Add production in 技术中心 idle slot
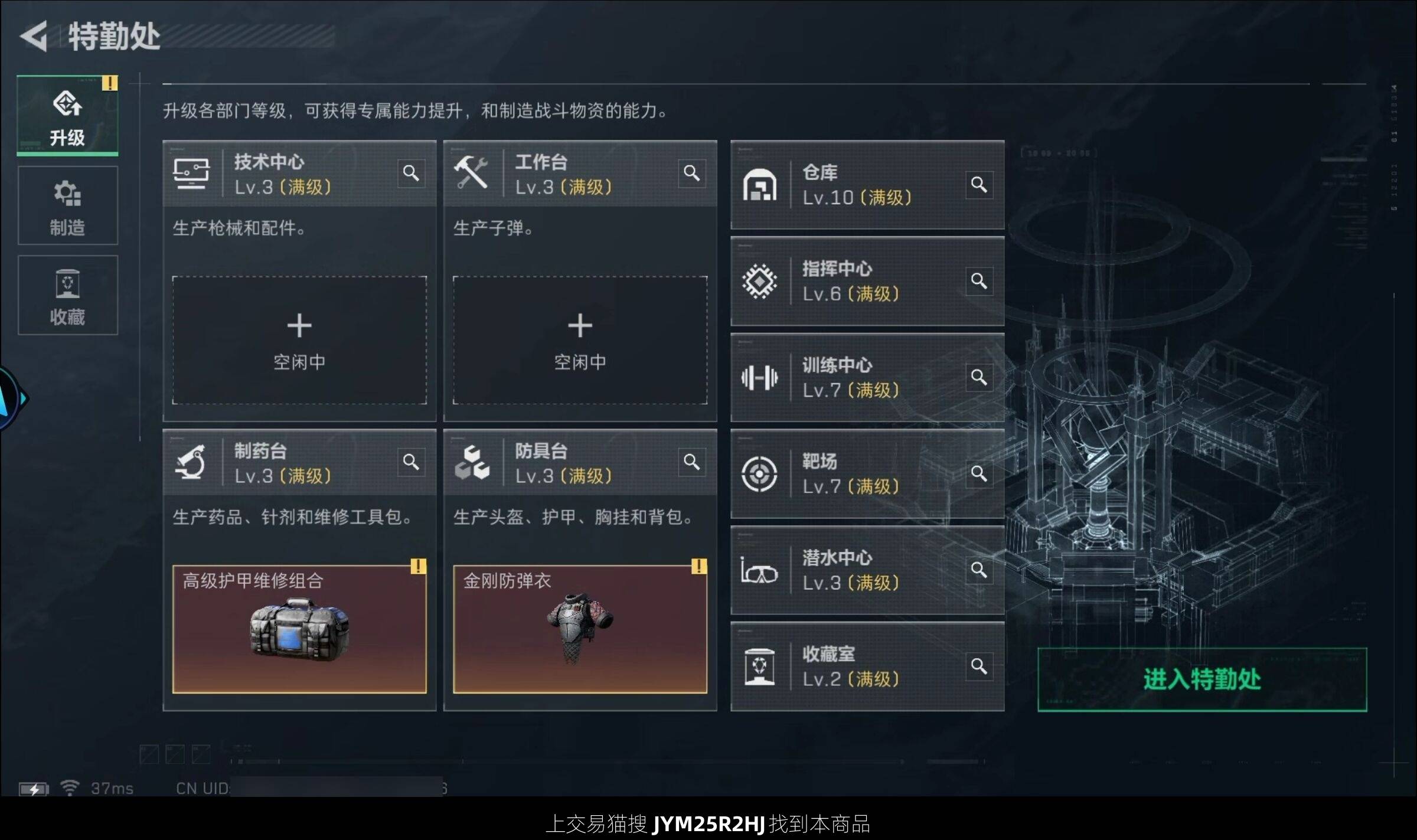This screenshot has height=840, width=1417. [299, 340]
